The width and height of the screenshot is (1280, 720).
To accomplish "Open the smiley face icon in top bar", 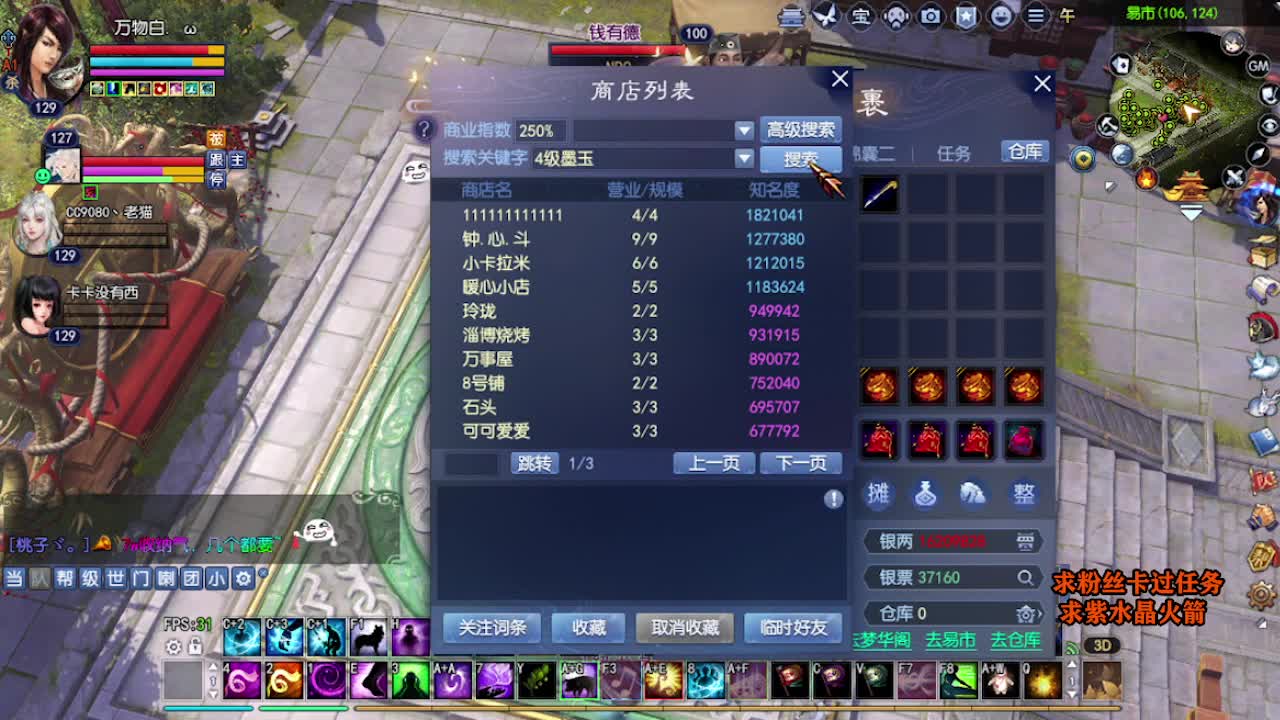I will pyautogui.click(x=1002, y=15).
